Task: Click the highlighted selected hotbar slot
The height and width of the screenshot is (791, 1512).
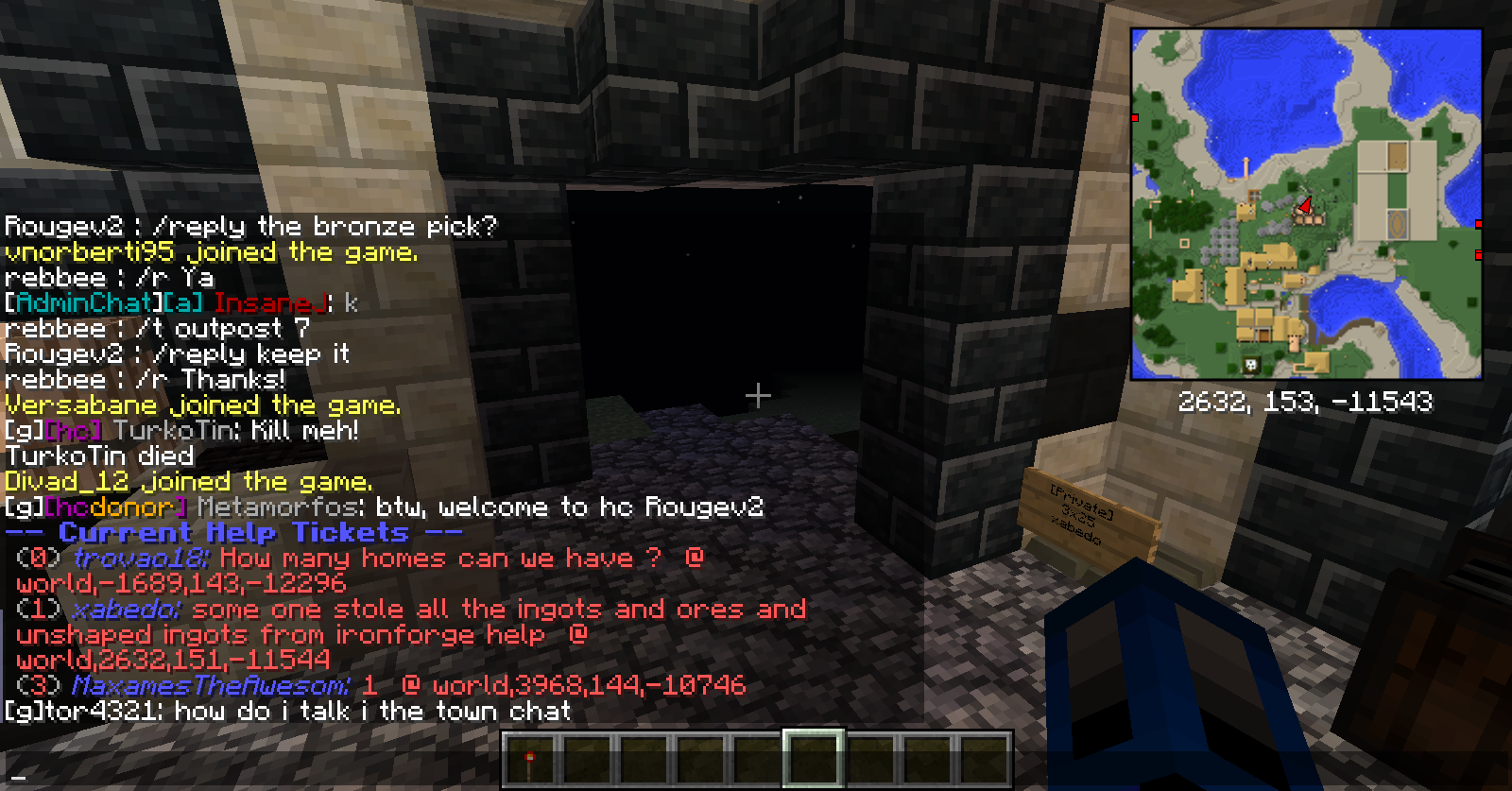Action: pyautogui.click(x=813, y=758)
